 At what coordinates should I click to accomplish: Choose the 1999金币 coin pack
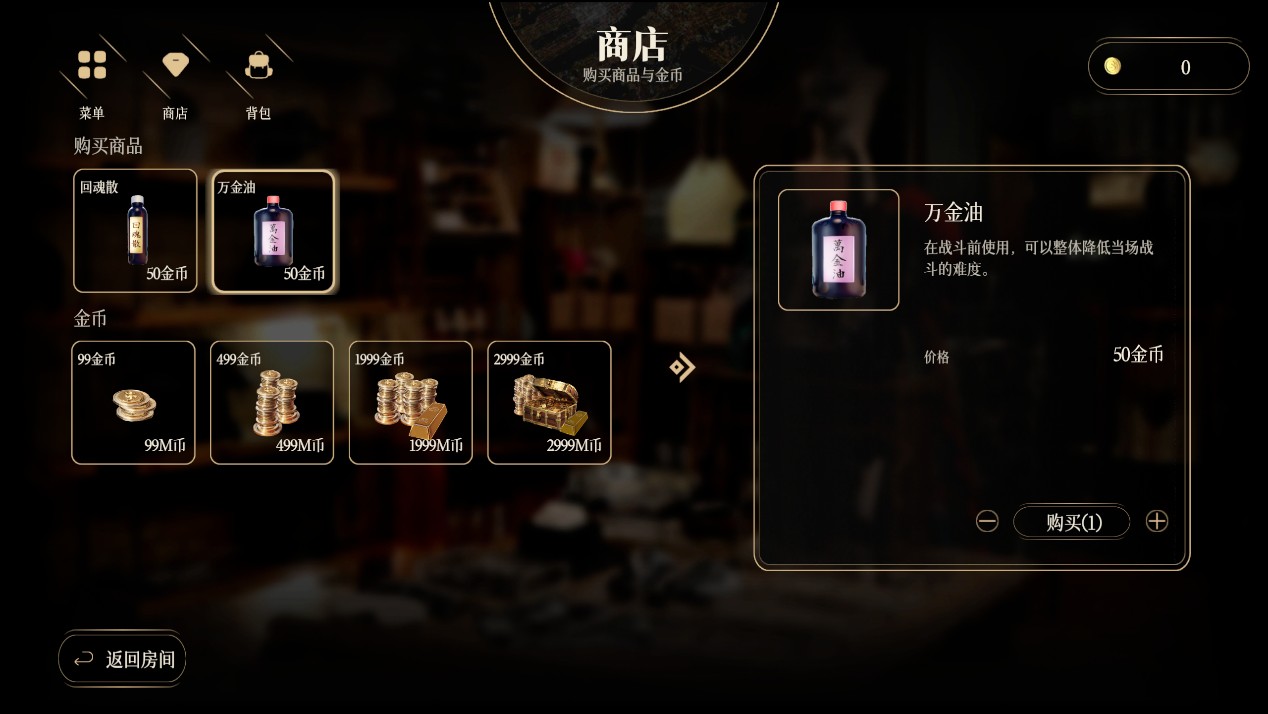[x=410, y=403]
